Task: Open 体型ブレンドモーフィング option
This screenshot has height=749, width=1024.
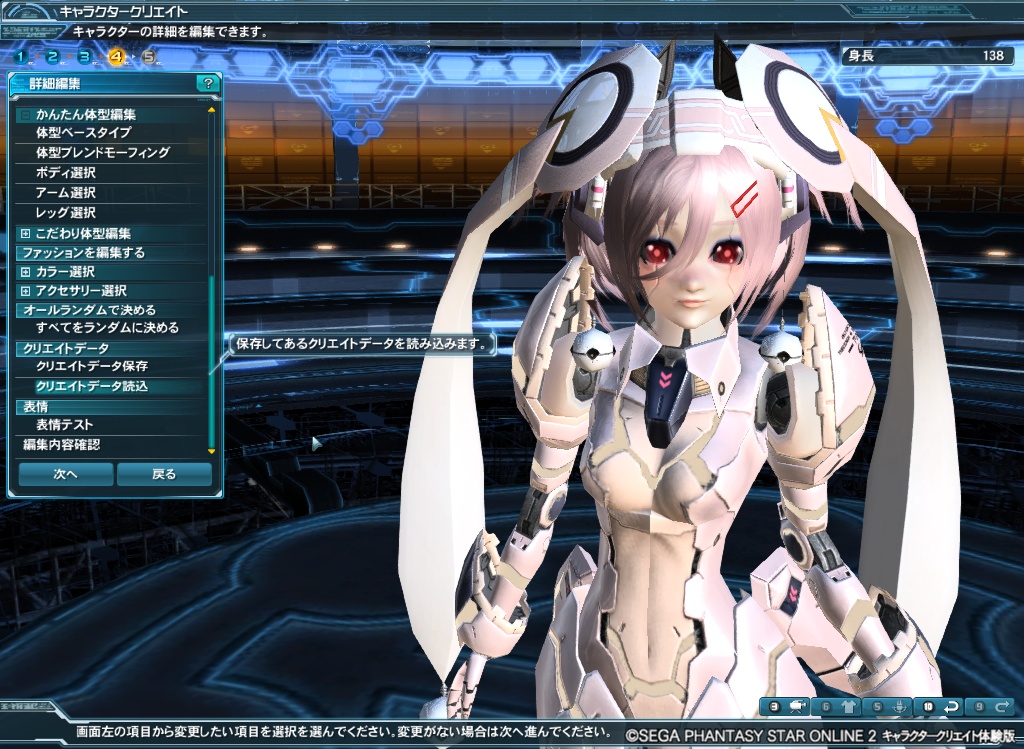Action: (102, 153)
